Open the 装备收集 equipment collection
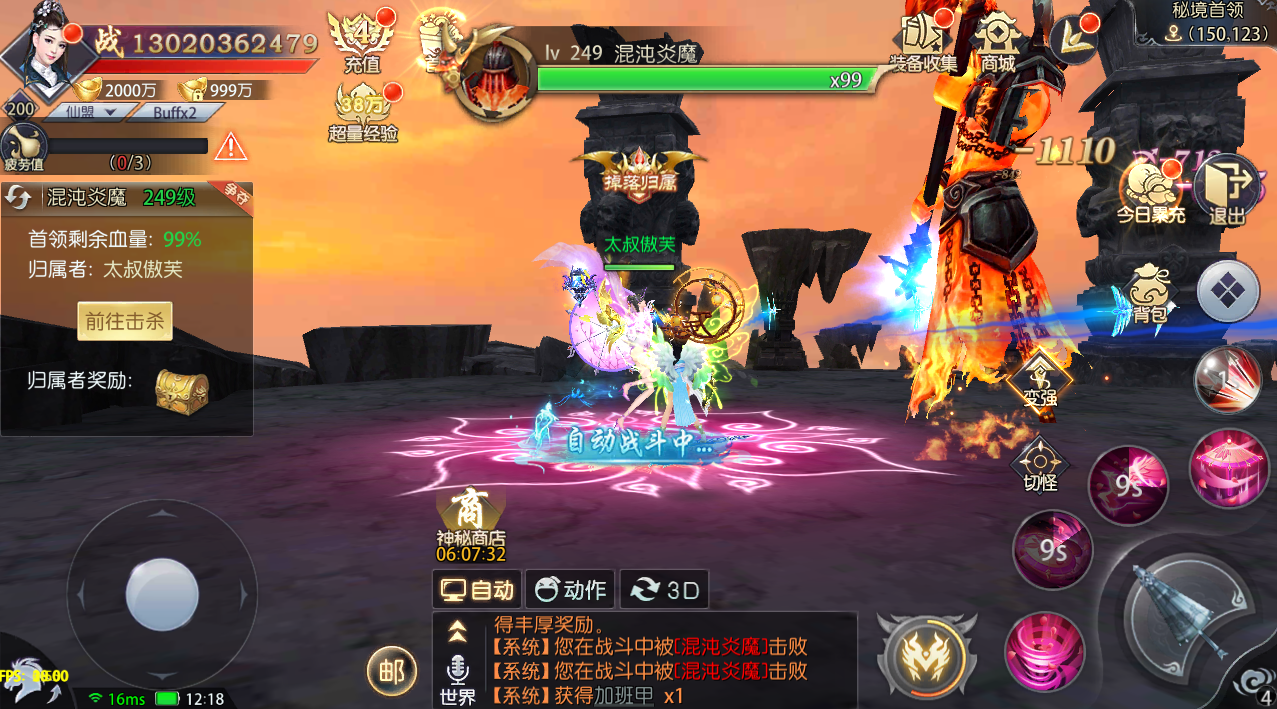The image size is (1277, 709). (x=923, y=42)
